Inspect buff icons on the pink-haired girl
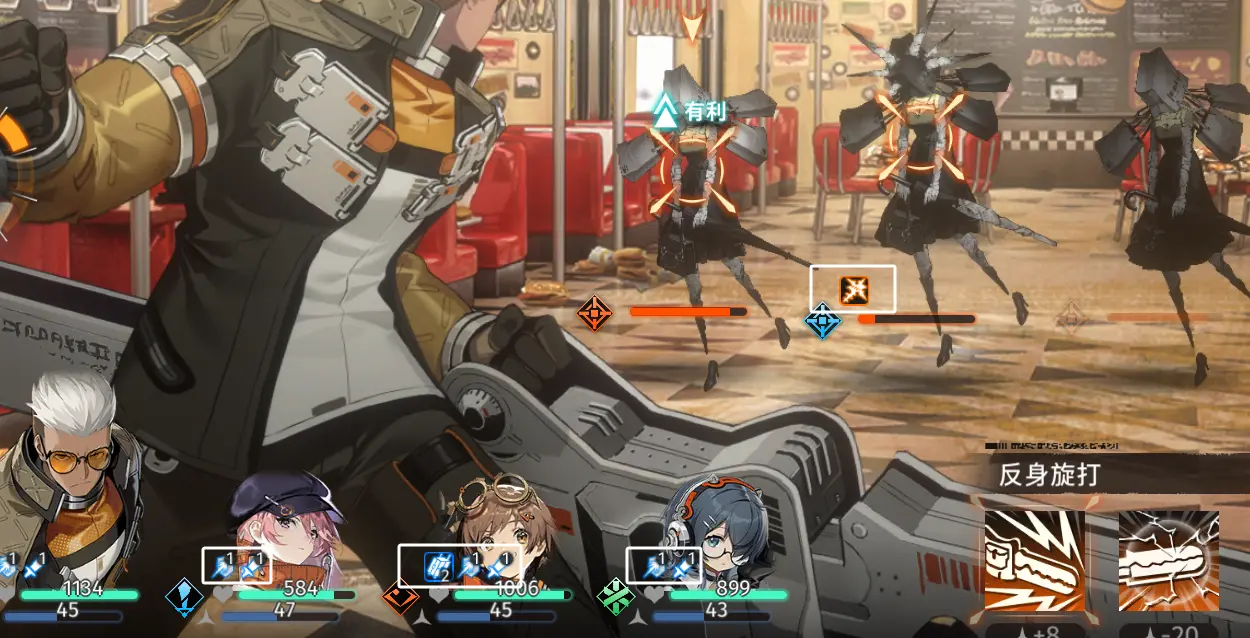Image resolution: width=1250 pixels, height=638 pixels. point(237,566)
